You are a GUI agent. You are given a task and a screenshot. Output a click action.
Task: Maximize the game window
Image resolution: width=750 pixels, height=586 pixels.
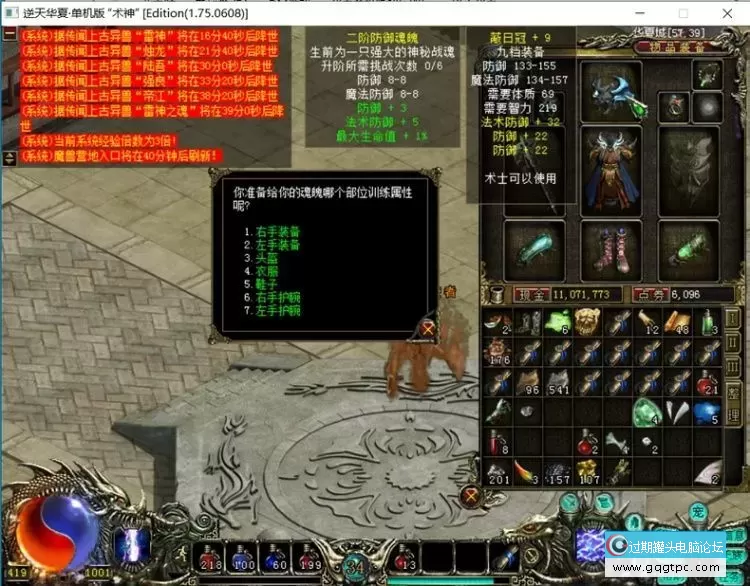coord(684,14)
